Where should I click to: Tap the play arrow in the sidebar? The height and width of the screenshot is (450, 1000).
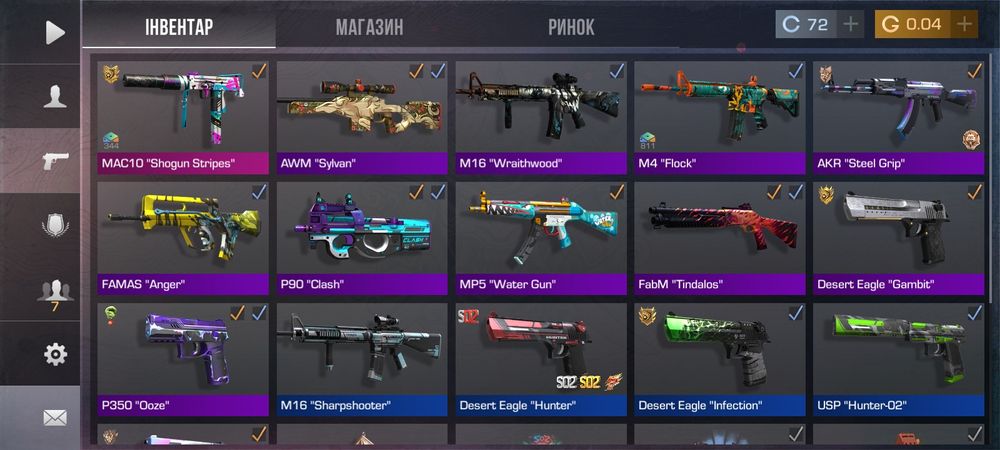55,33
